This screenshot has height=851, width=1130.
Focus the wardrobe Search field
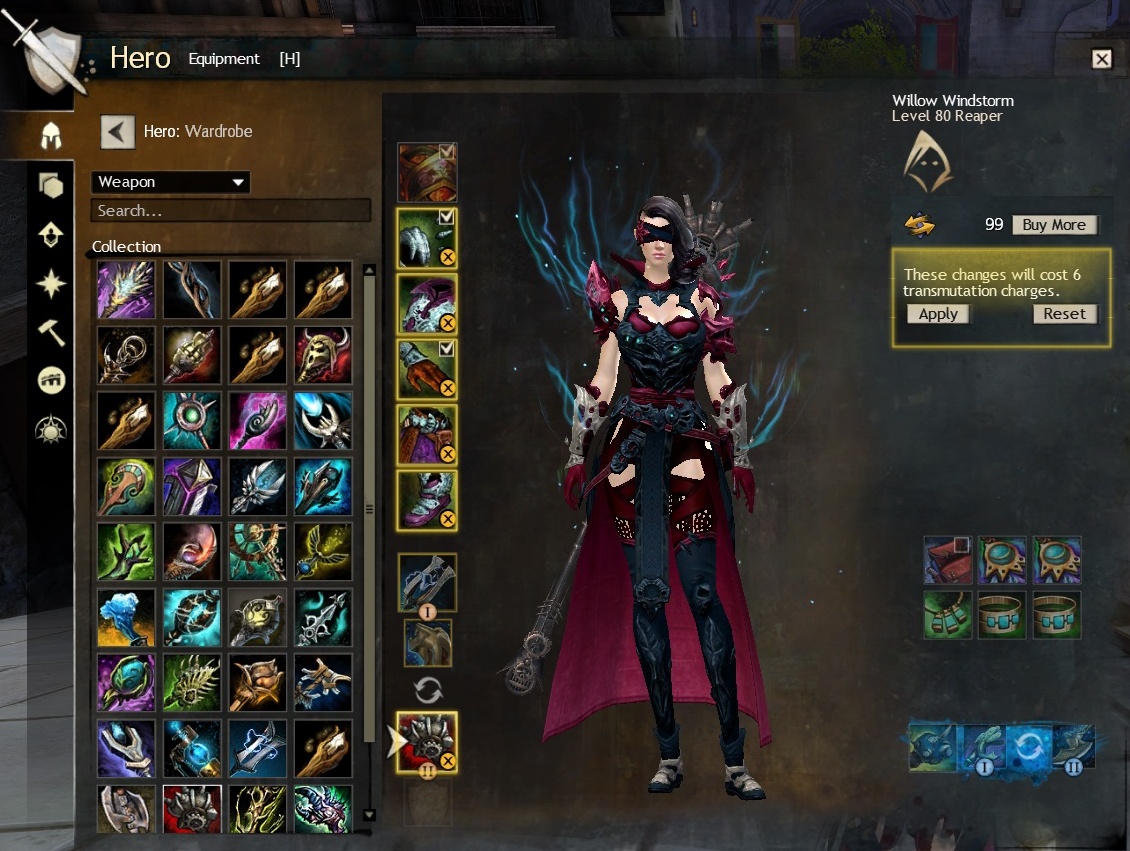click(x=230, y=211)
